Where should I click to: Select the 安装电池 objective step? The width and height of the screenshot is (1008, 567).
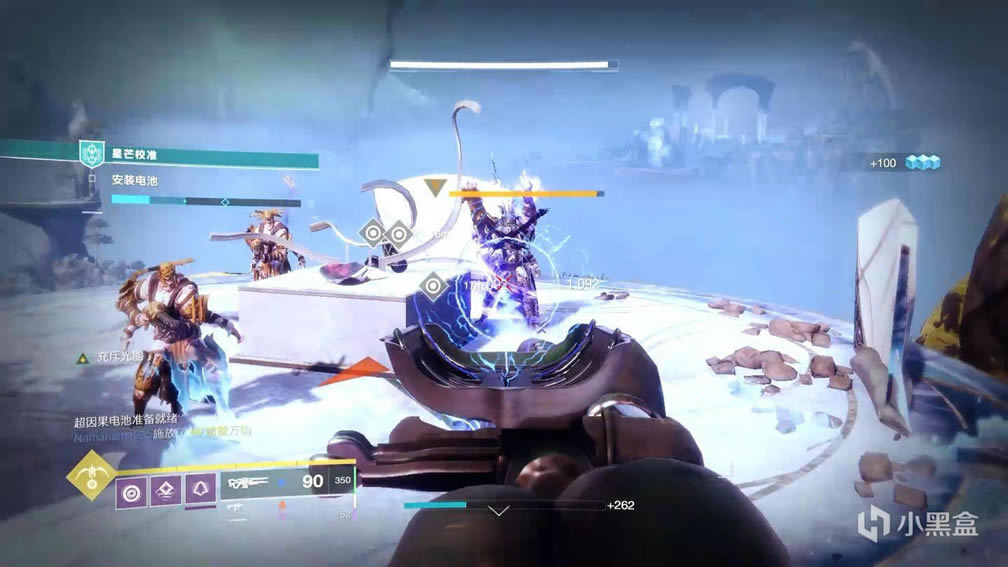point(135,181)
